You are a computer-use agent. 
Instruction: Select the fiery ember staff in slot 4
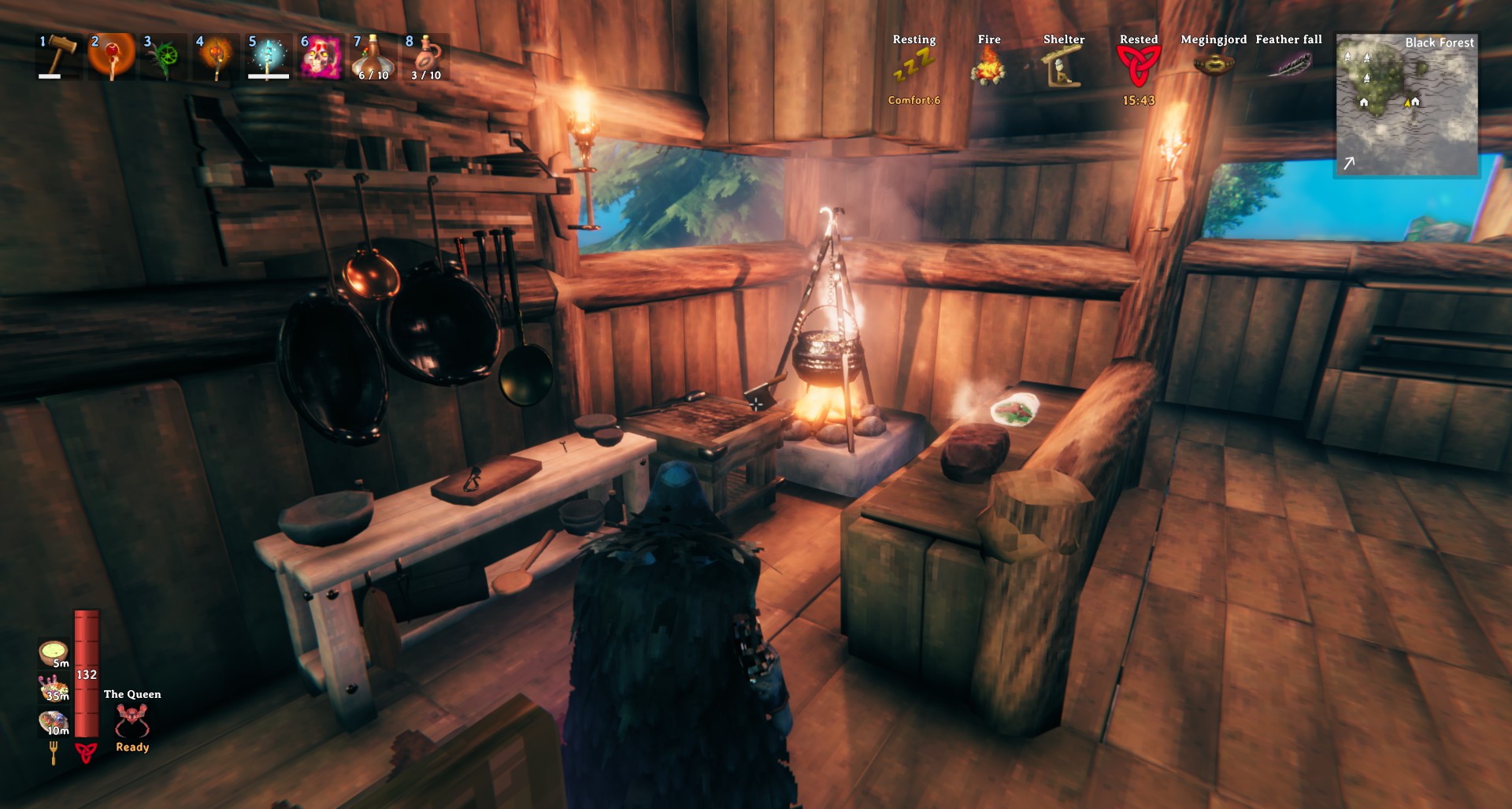click(x=216, y=56)
